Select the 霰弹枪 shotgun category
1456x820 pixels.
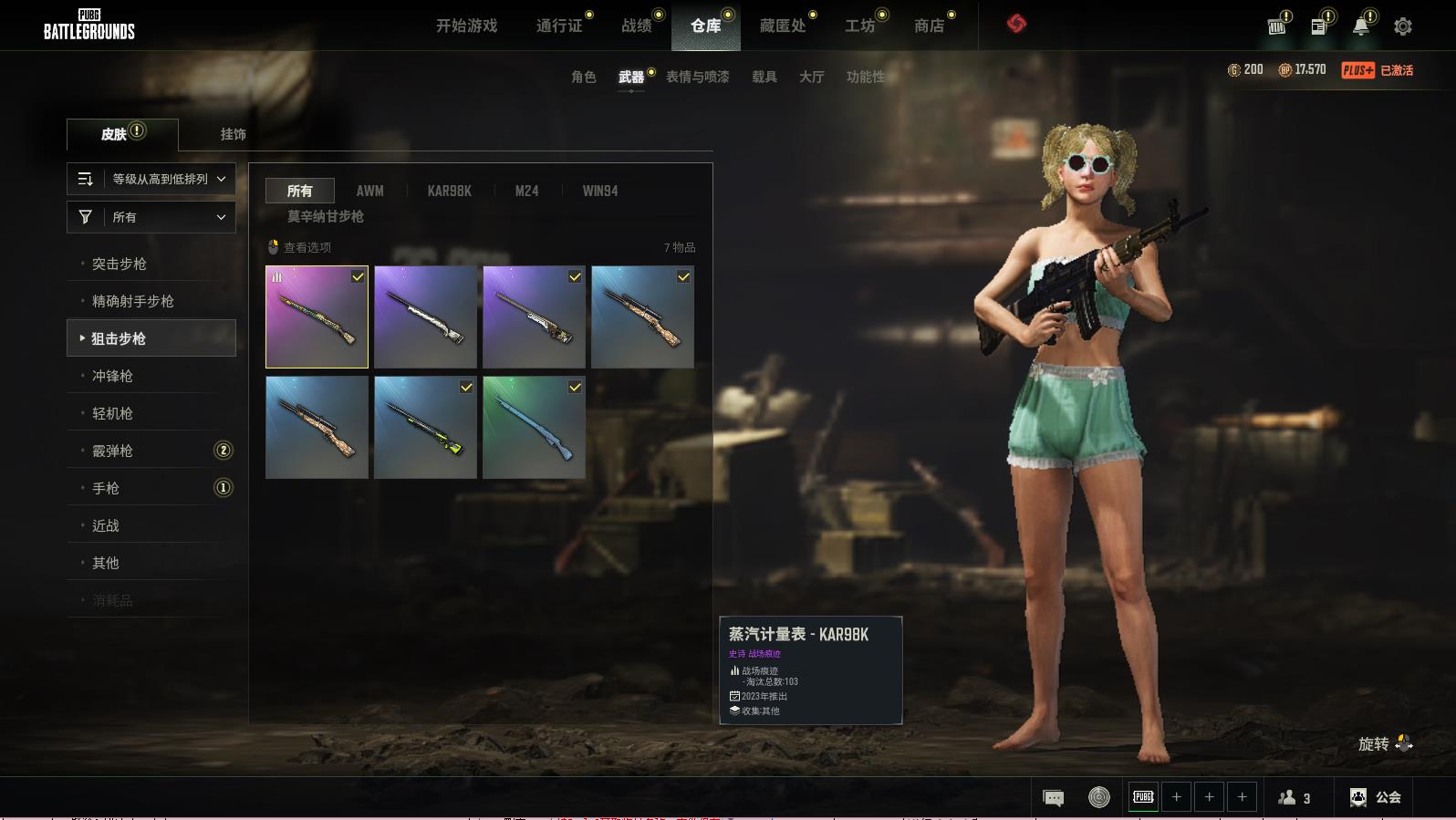coord(112,451)
